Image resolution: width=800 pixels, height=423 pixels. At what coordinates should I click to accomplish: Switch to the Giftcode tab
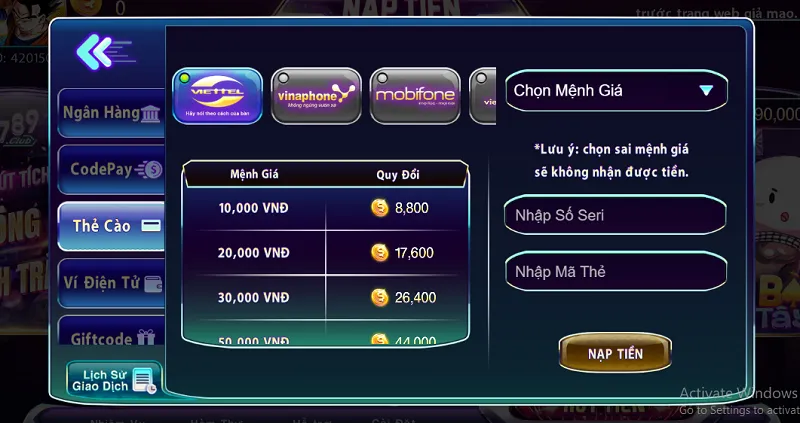pyautogui.click(x=110, y=338)
